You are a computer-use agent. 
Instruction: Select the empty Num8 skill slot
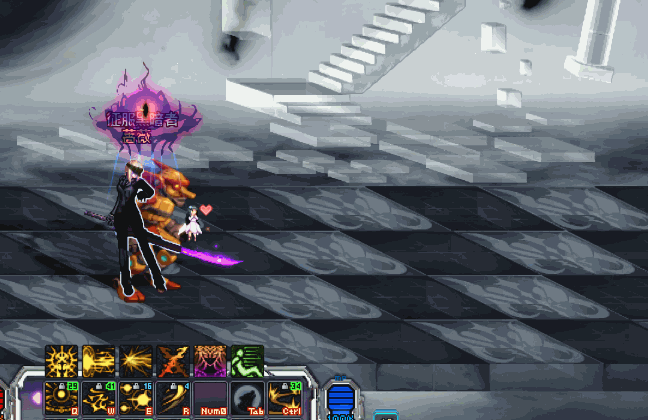pos(209,397)
